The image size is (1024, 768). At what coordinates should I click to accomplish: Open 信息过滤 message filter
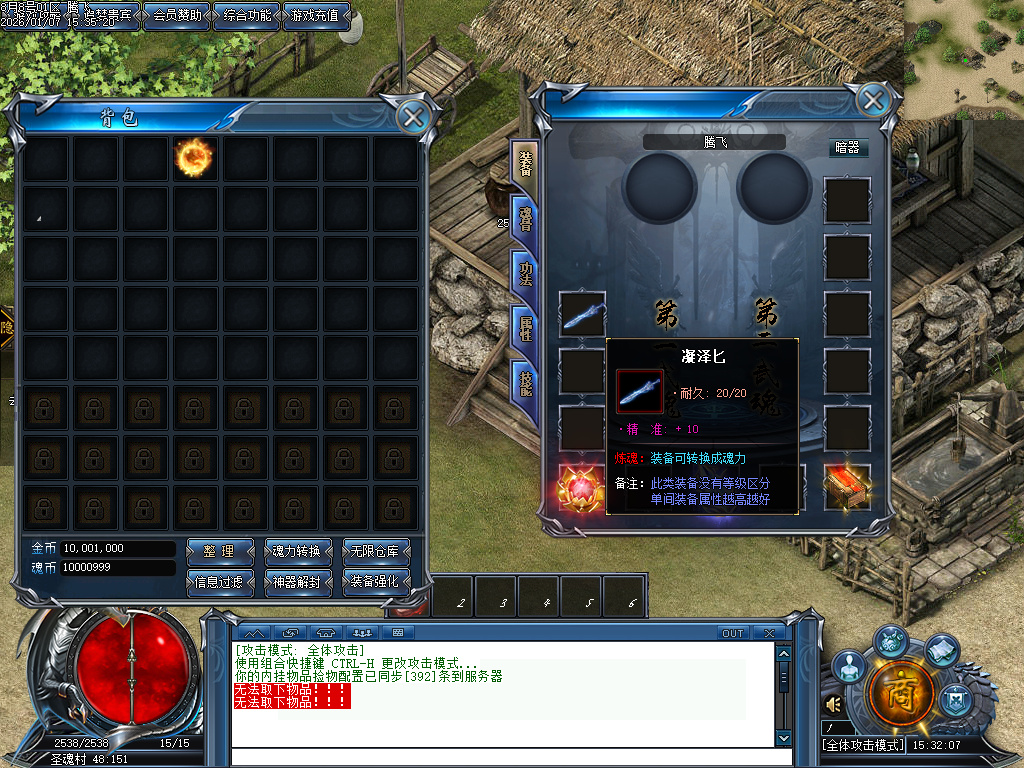point(218,581)
